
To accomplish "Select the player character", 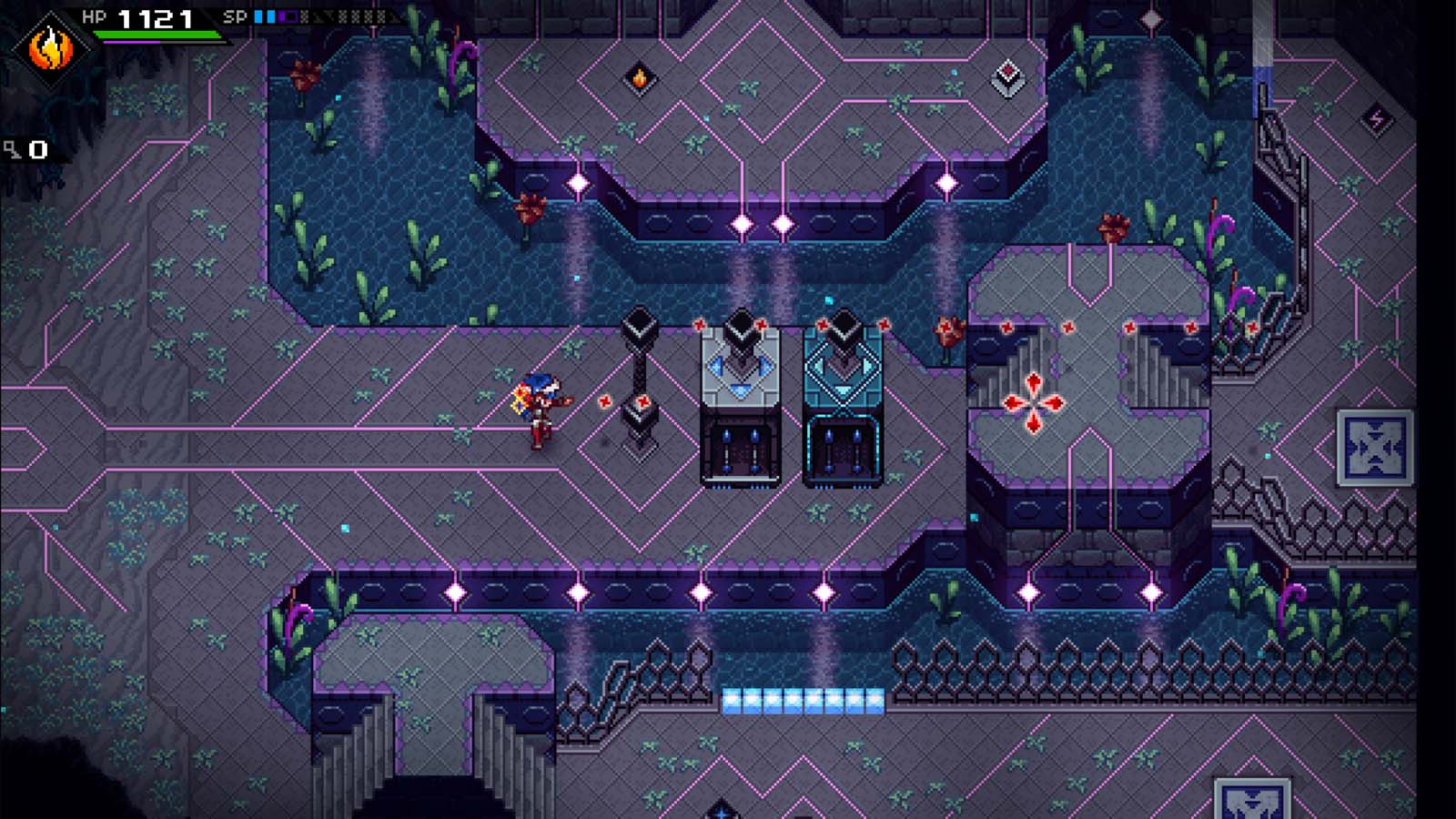I will point(540,409).
